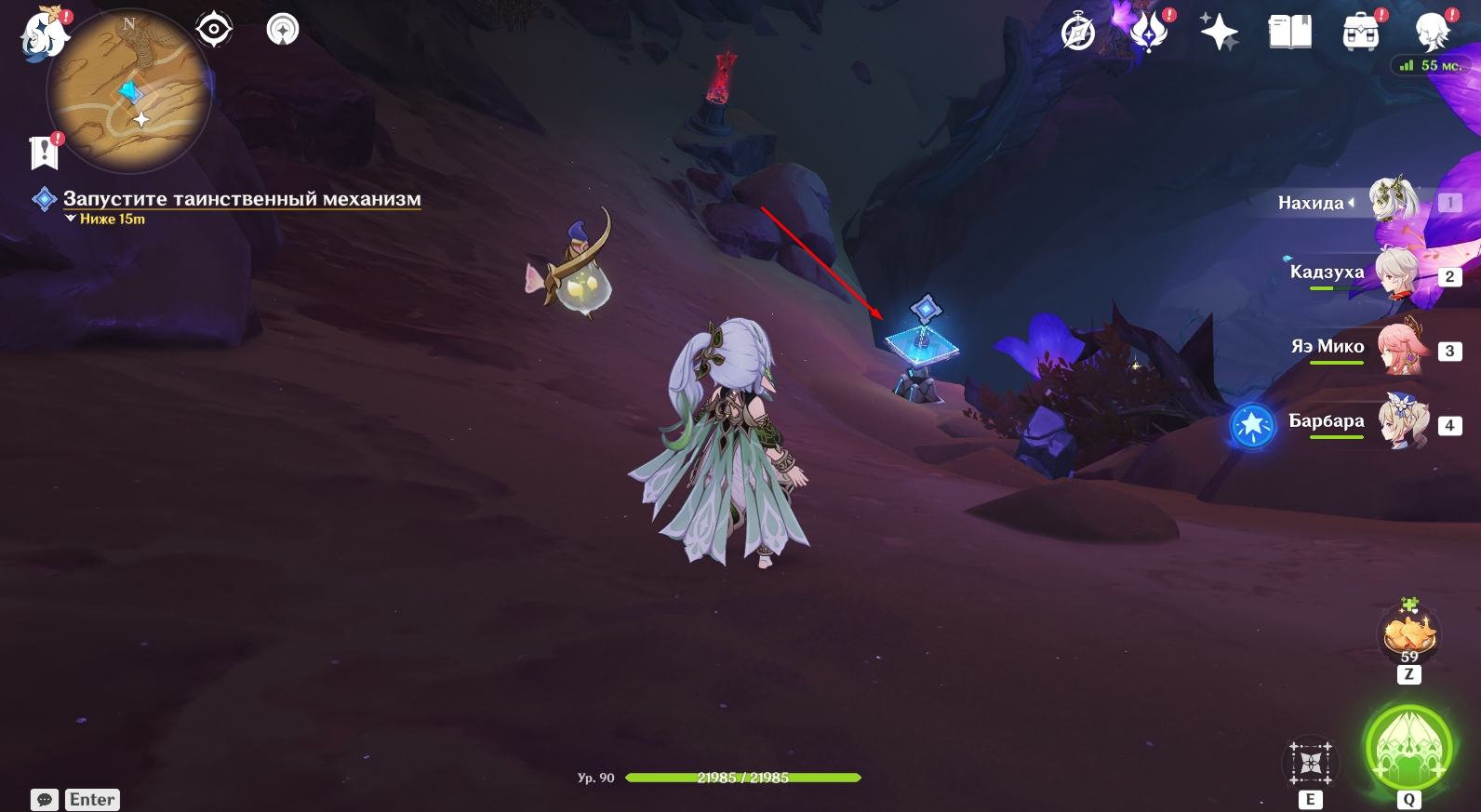This screenshot has width=1481, height=812.
Task: Open the circular minimap
Action: [128, 92]
